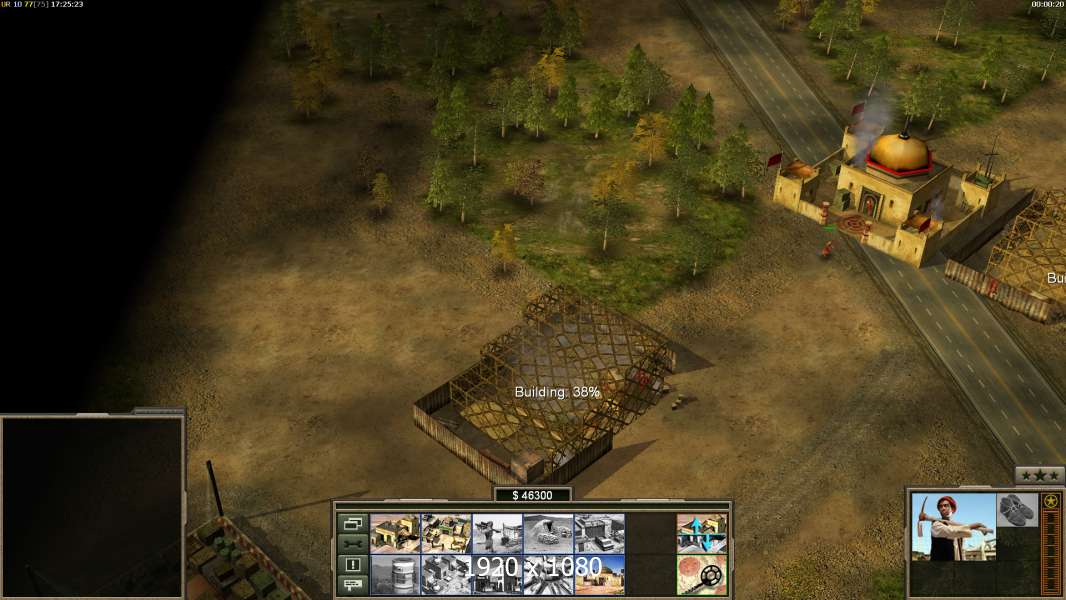This screenshot has height=600, width=1066.
Task: Click the minimap radar panel
Action: pyautogui.click(x=92, y=507)
